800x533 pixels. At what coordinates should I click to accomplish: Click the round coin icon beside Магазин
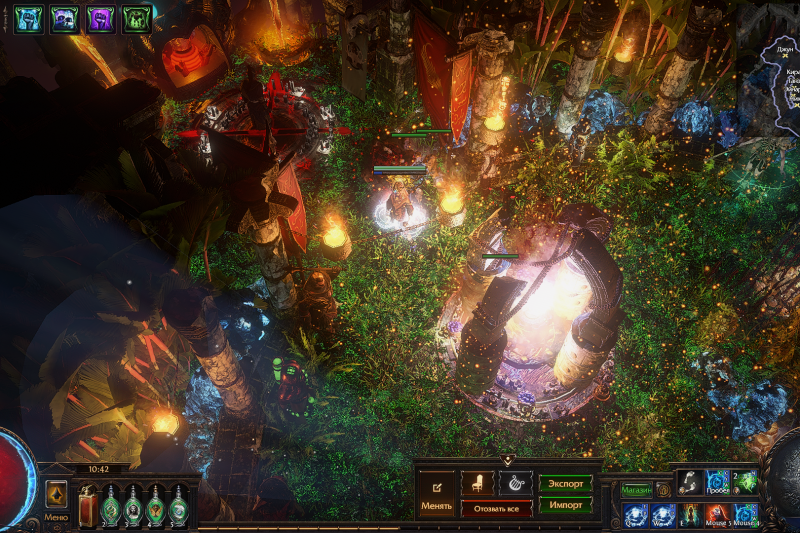pos(663,490)
